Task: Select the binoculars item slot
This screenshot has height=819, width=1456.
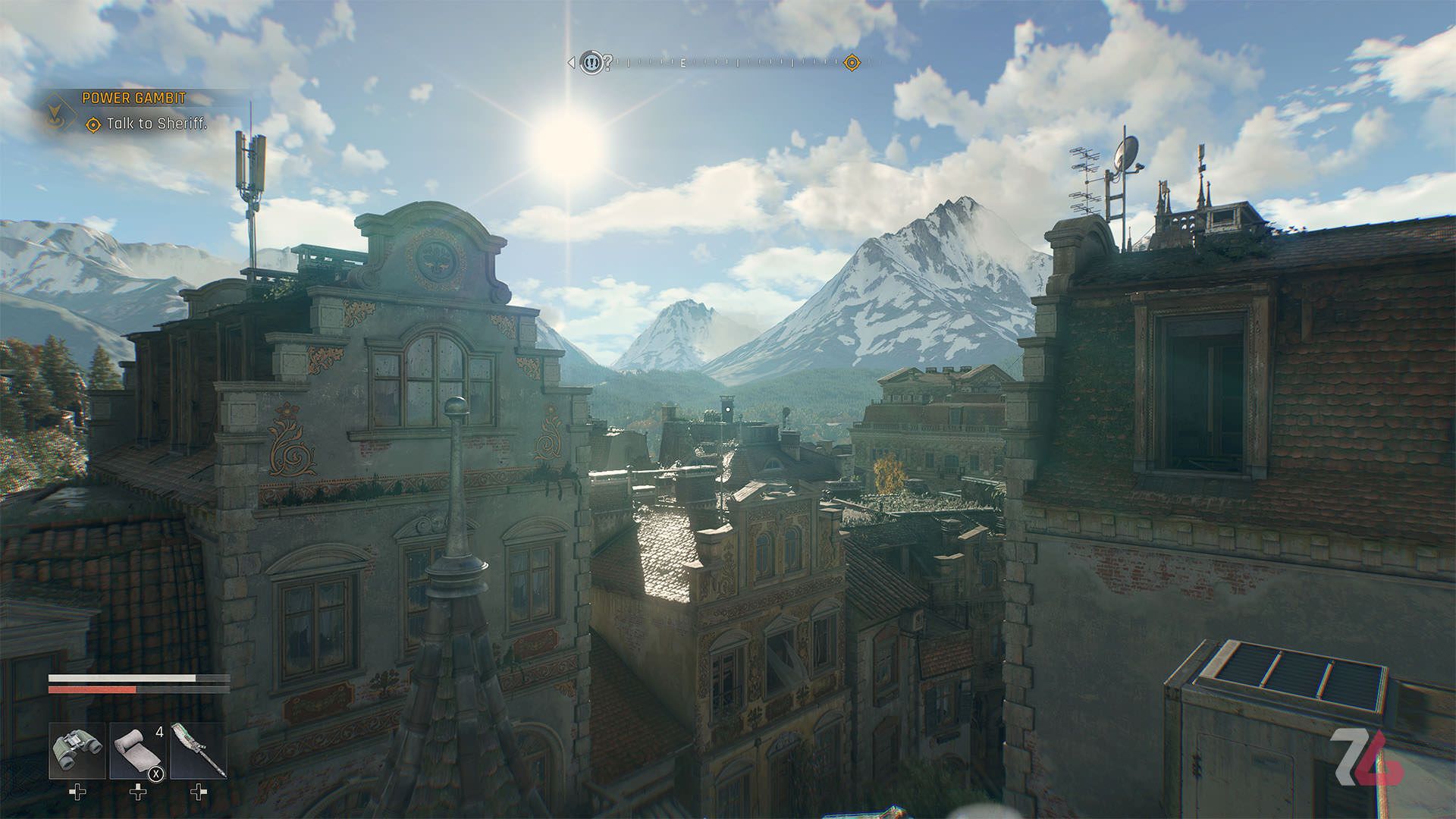Action: coord(77,750)
